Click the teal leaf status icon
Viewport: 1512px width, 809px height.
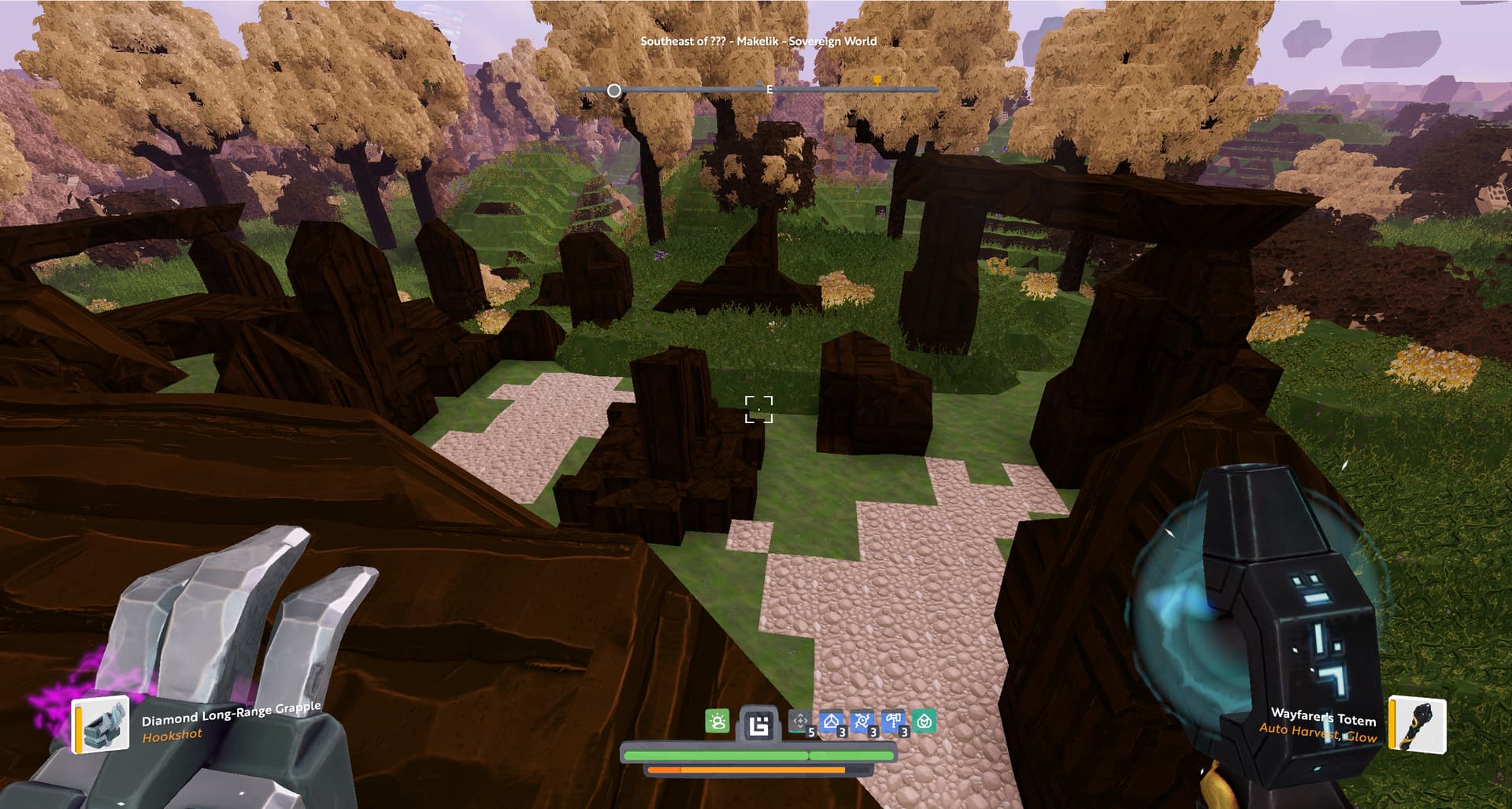click(925, 721)
